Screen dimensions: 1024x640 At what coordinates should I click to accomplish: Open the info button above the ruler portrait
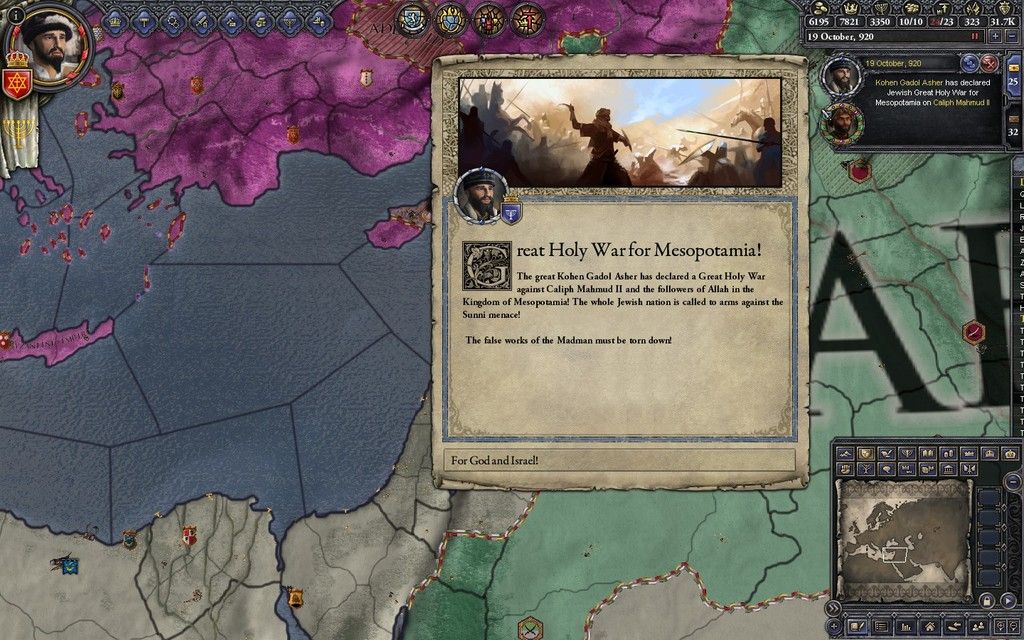pyautogui.click(x=14, y=14)
